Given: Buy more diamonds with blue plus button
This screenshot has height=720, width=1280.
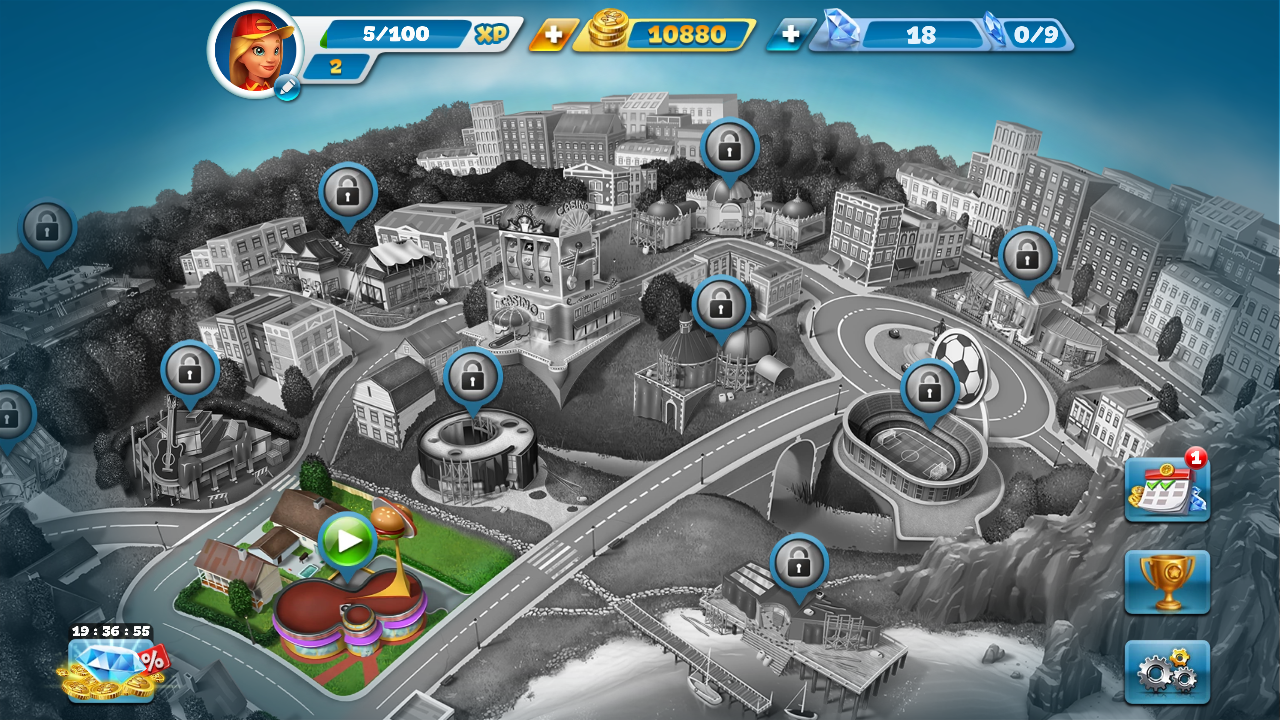Looking at the screenshot, I should coord(789,35).
